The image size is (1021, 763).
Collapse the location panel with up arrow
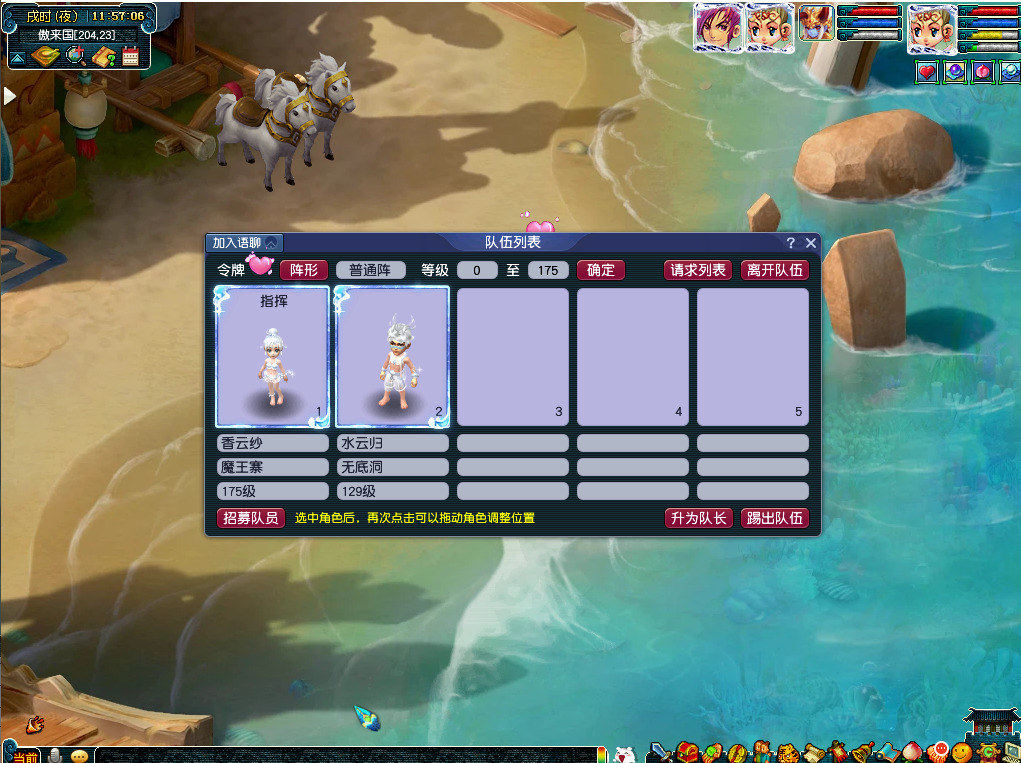coord(17,58)
